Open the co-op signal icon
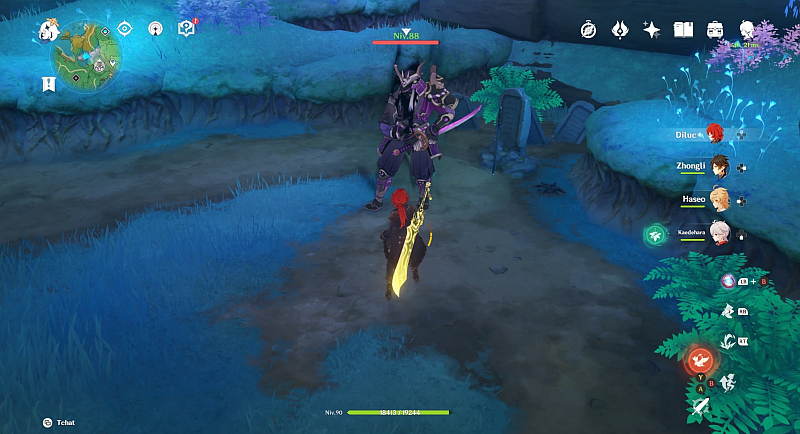The height and width of the screenshot is (434, 800). point(155,29)
